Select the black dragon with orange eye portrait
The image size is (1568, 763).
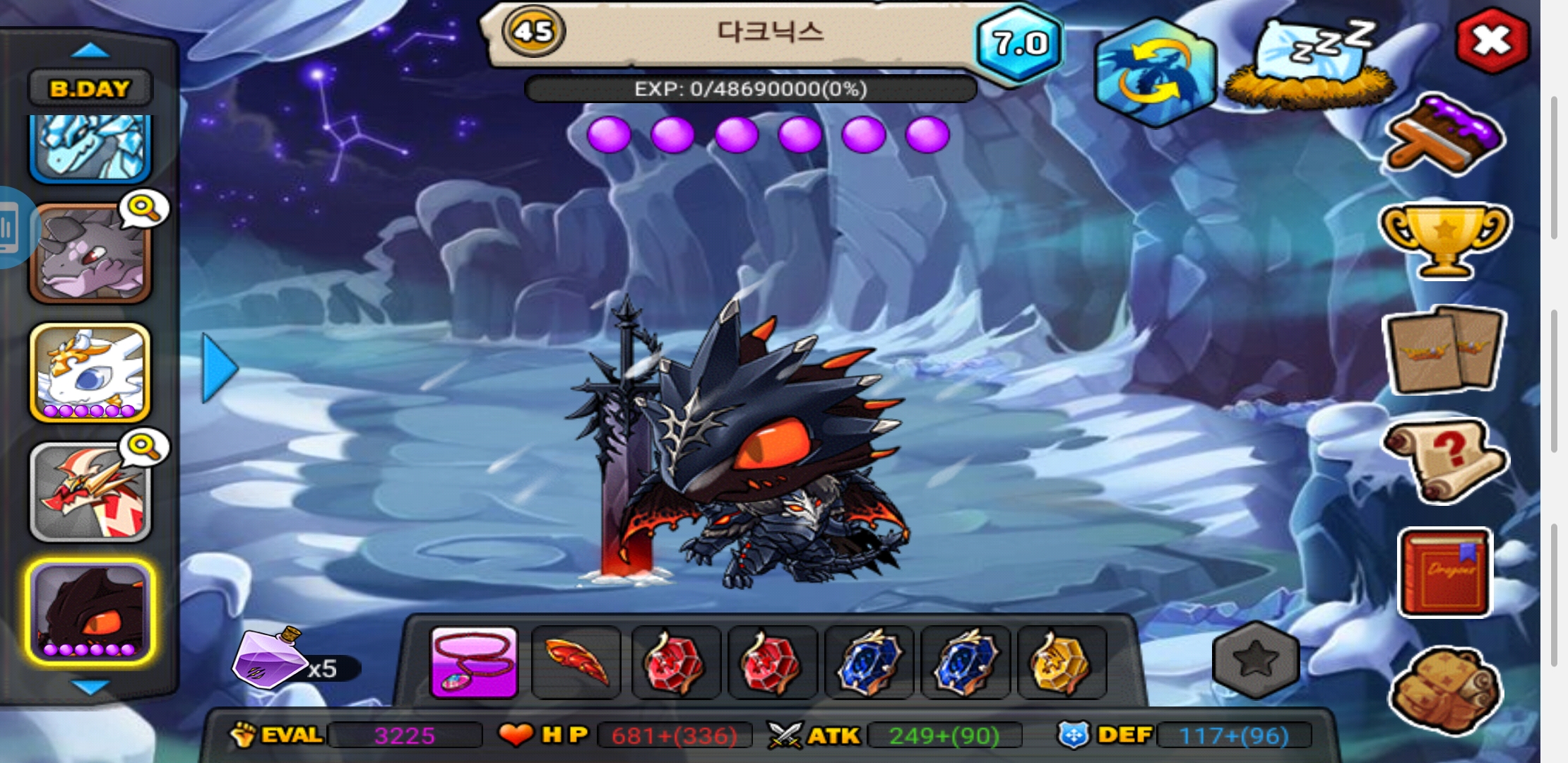click(90, 612)
